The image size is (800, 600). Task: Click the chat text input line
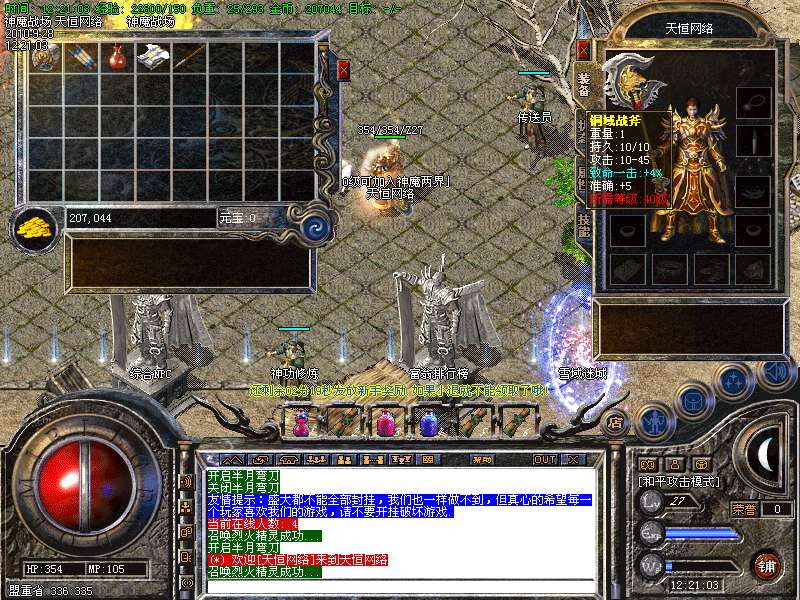click(x=400, y=585)
